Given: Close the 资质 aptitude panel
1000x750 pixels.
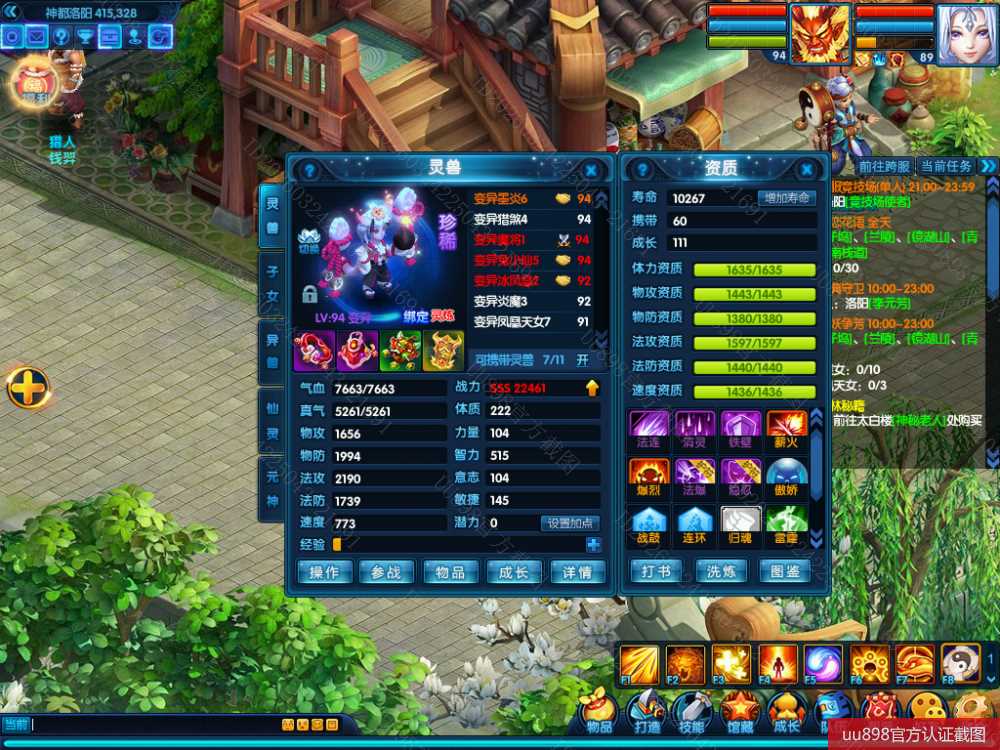Looking at the screenshot, I should point(806,171).
